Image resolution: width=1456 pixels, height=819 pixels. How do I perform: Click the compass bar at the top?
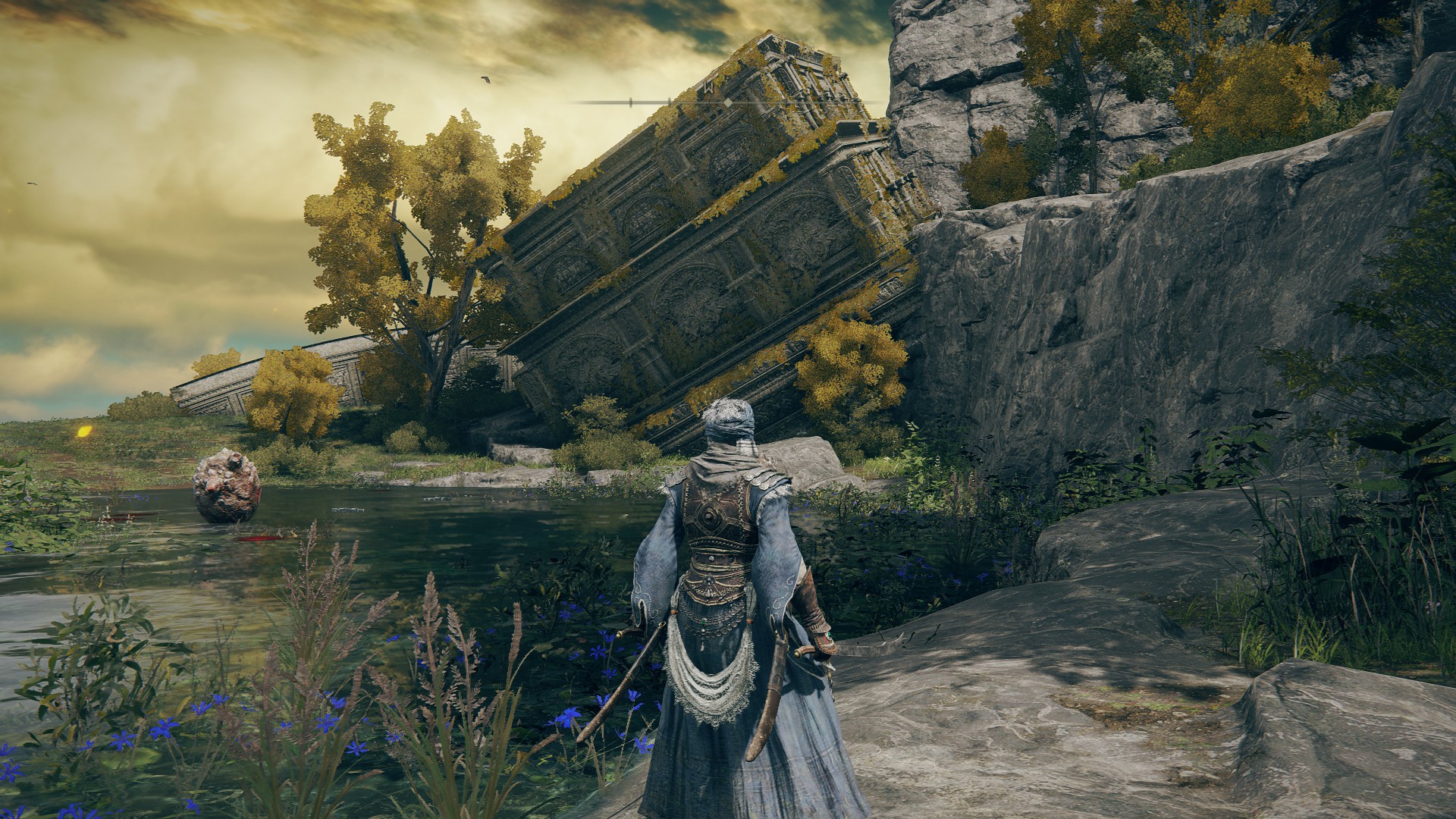(x=796, y=102)
